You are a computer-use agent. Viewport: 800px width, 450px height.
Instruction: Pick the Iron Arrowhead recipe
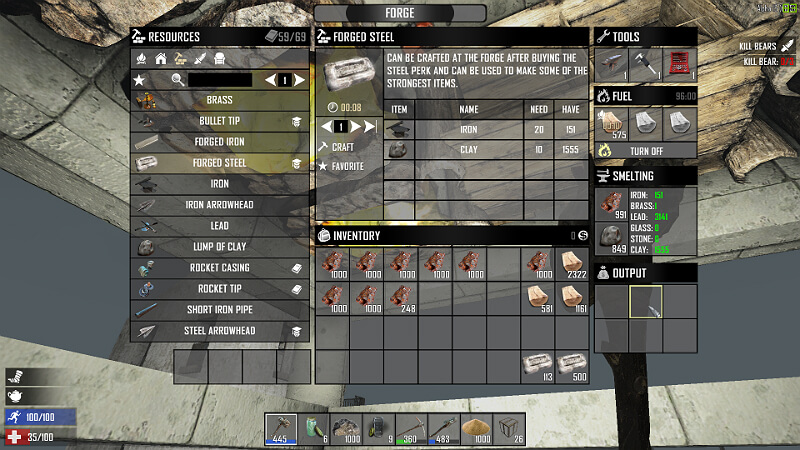[x=219, y=205]
